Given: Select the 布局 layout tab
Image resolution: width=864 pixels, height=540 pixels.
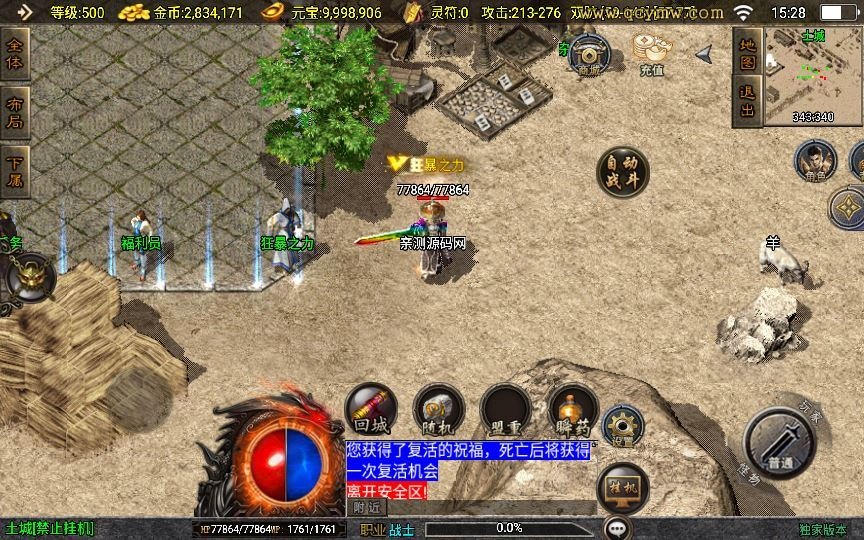Looking at the screenshot, I should point(15,113).
